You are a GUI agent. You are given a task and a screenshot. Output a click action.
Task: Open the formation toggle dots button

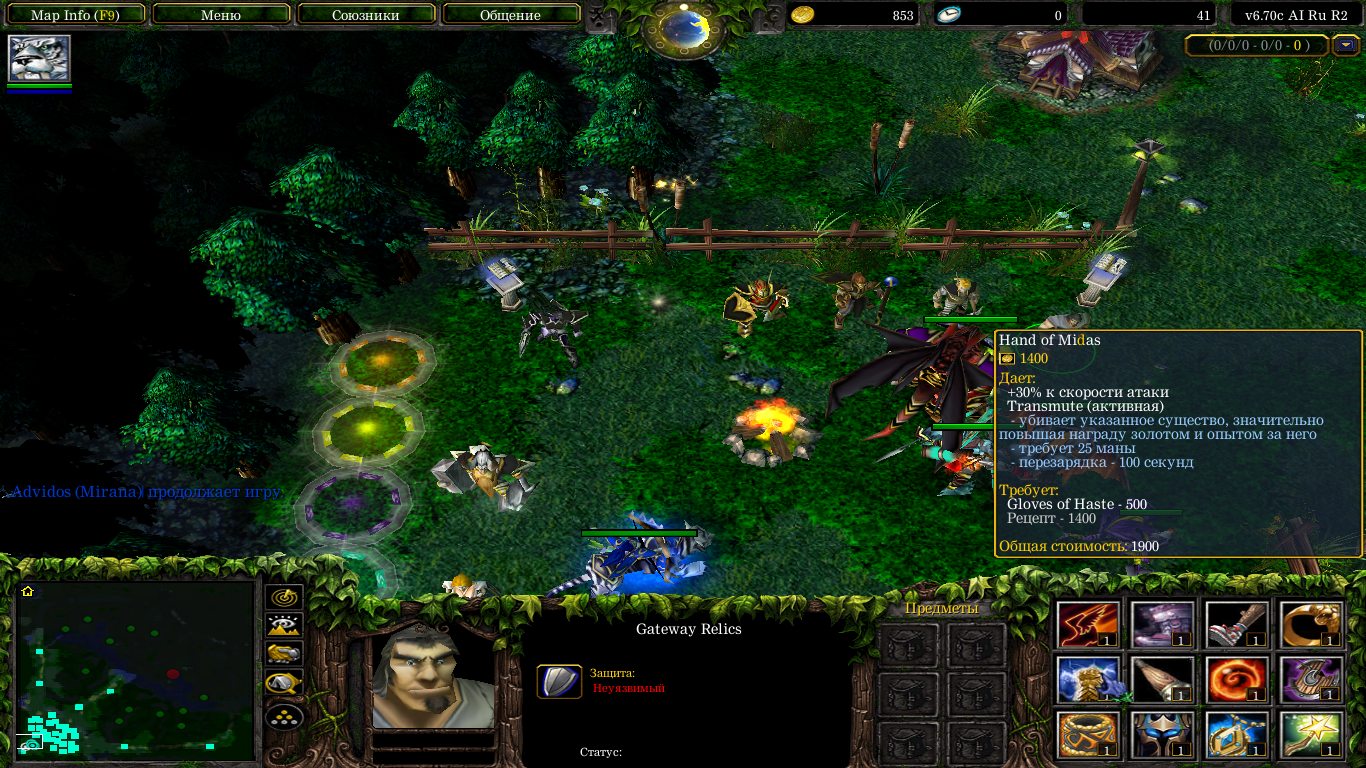[284, 717]
